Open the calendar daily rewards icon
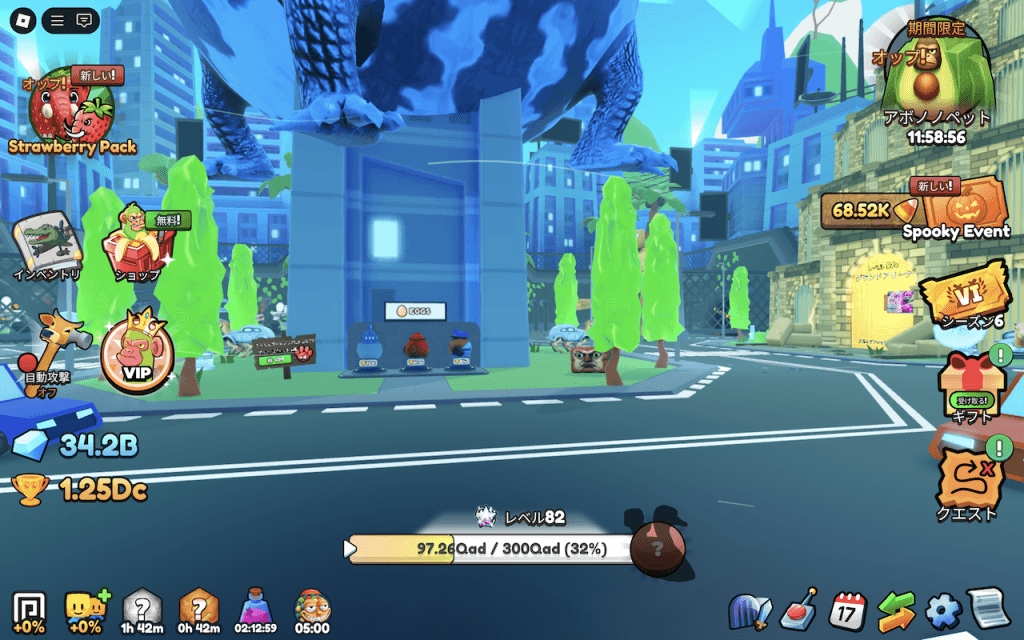 [849, 609]
